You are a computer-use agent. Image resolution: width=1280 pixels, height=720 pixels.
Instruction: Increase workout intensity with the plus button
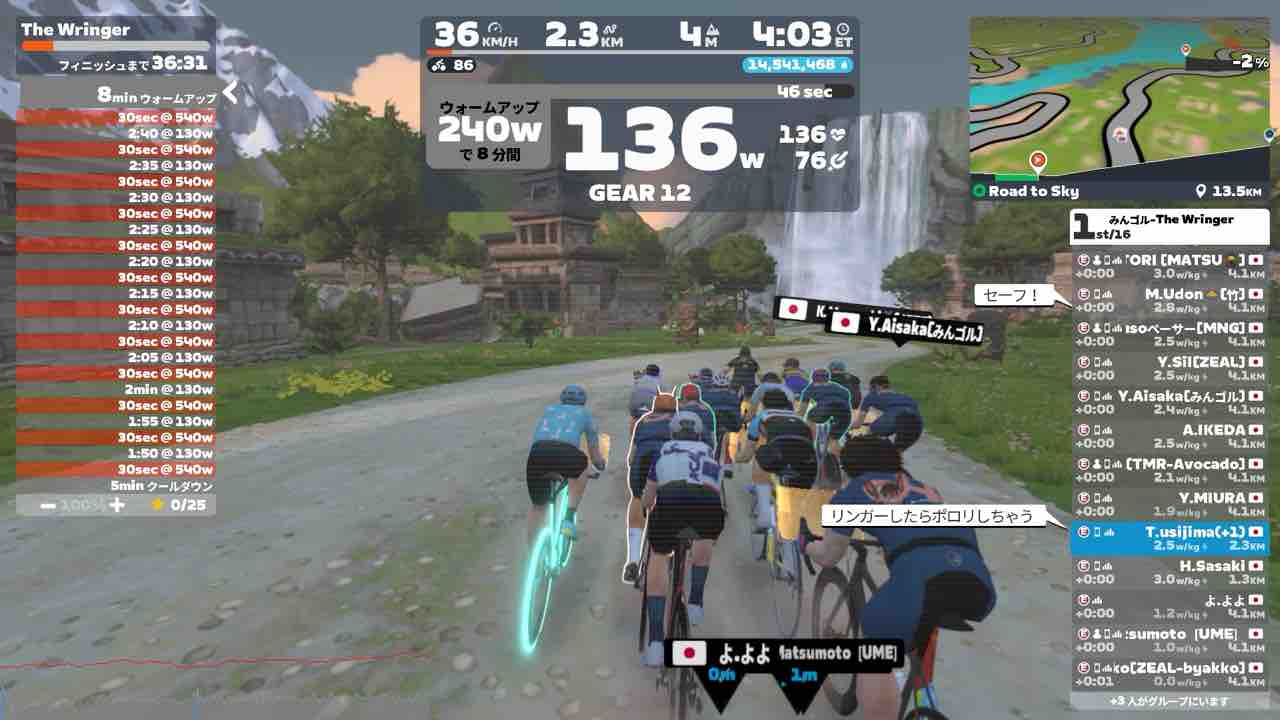tap(117, 505)
